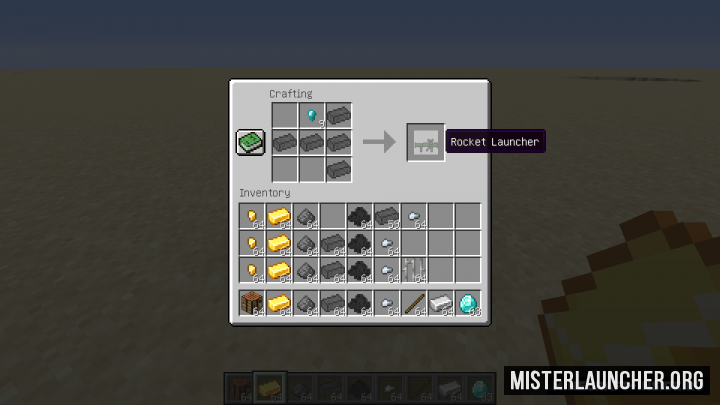Pick up the diamond stack in the inventory
Image resolution: width=720 pixels, height=405 pixels.
[468, 303]
